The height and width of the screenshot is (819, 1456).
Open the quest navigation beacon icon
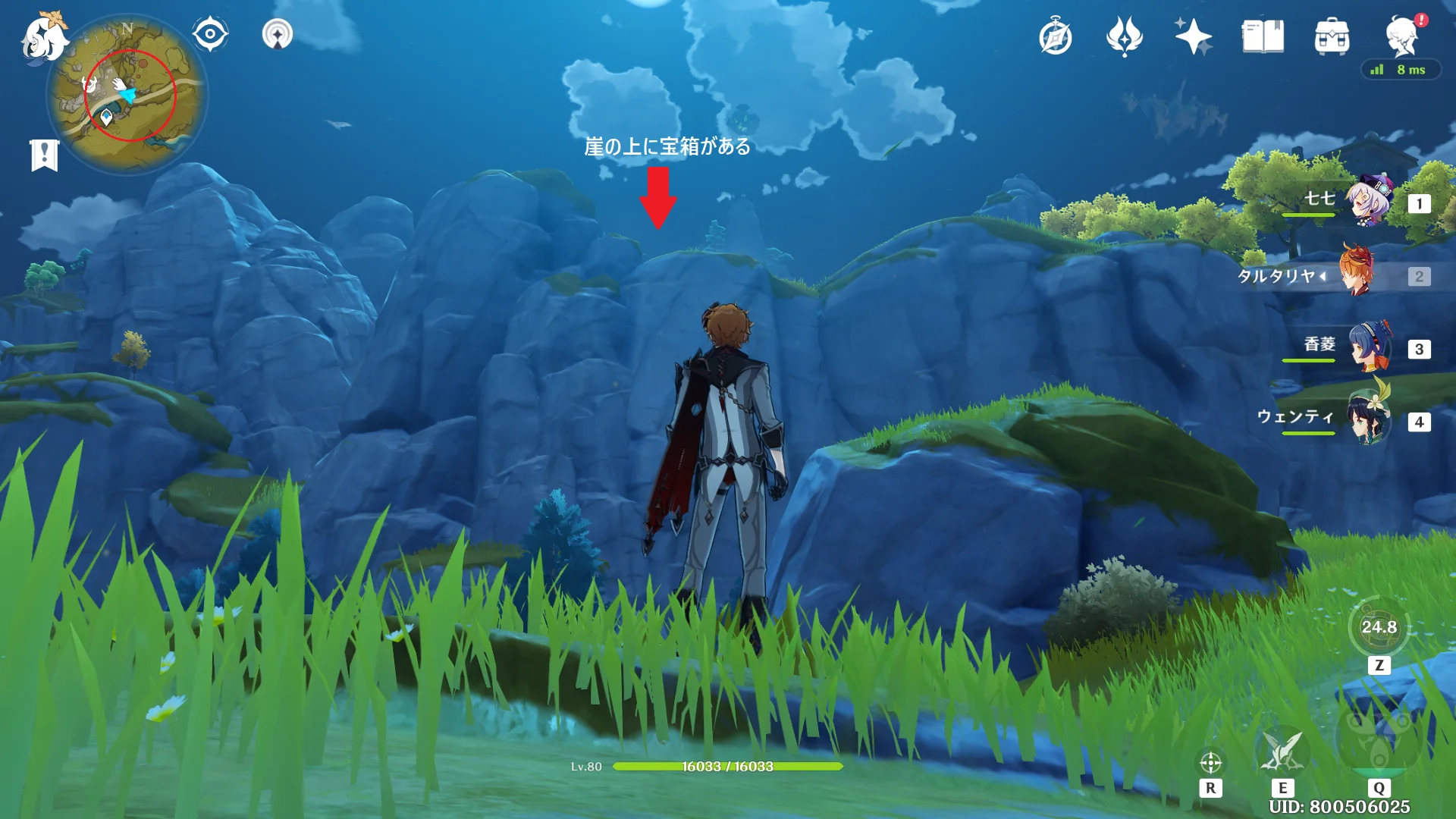(278, 34)
